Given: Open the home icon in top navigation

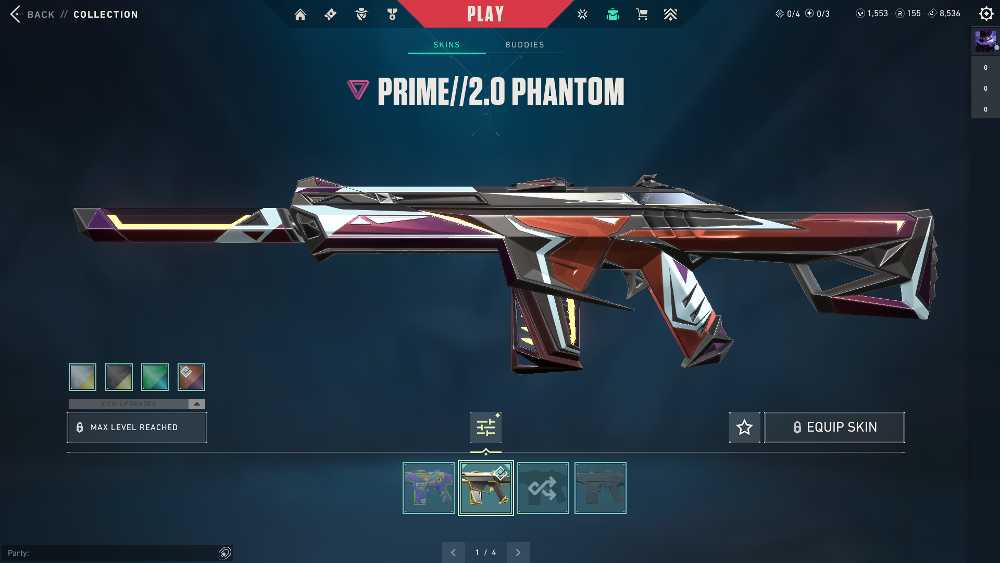Looking at the screenshot, I should [x=300, y=14].
